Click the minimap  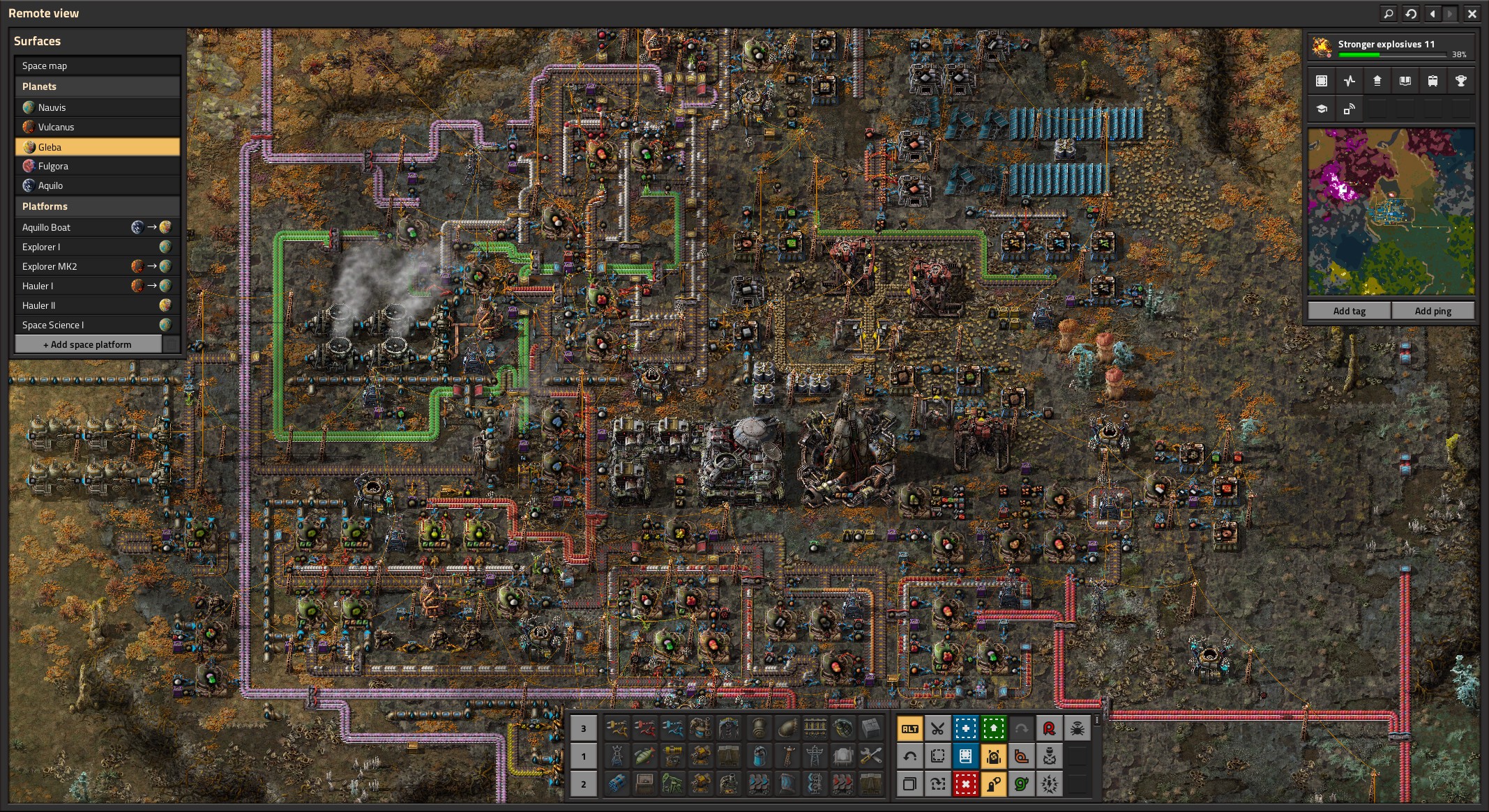(x=1391, y=211)
